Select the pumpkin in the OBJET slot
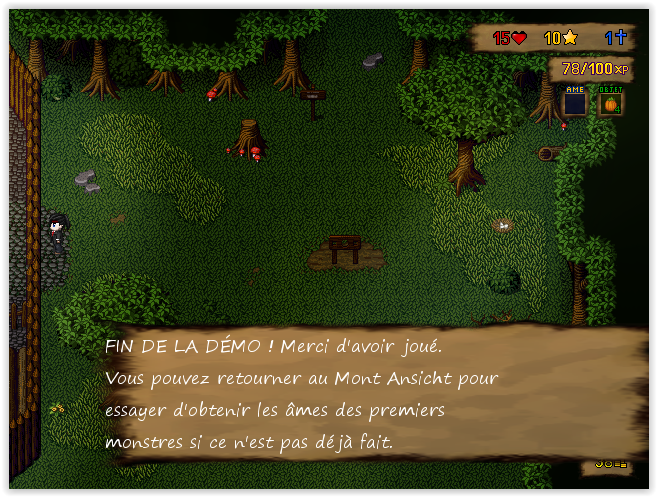This screenshot has width=657, height=497. 610,103
